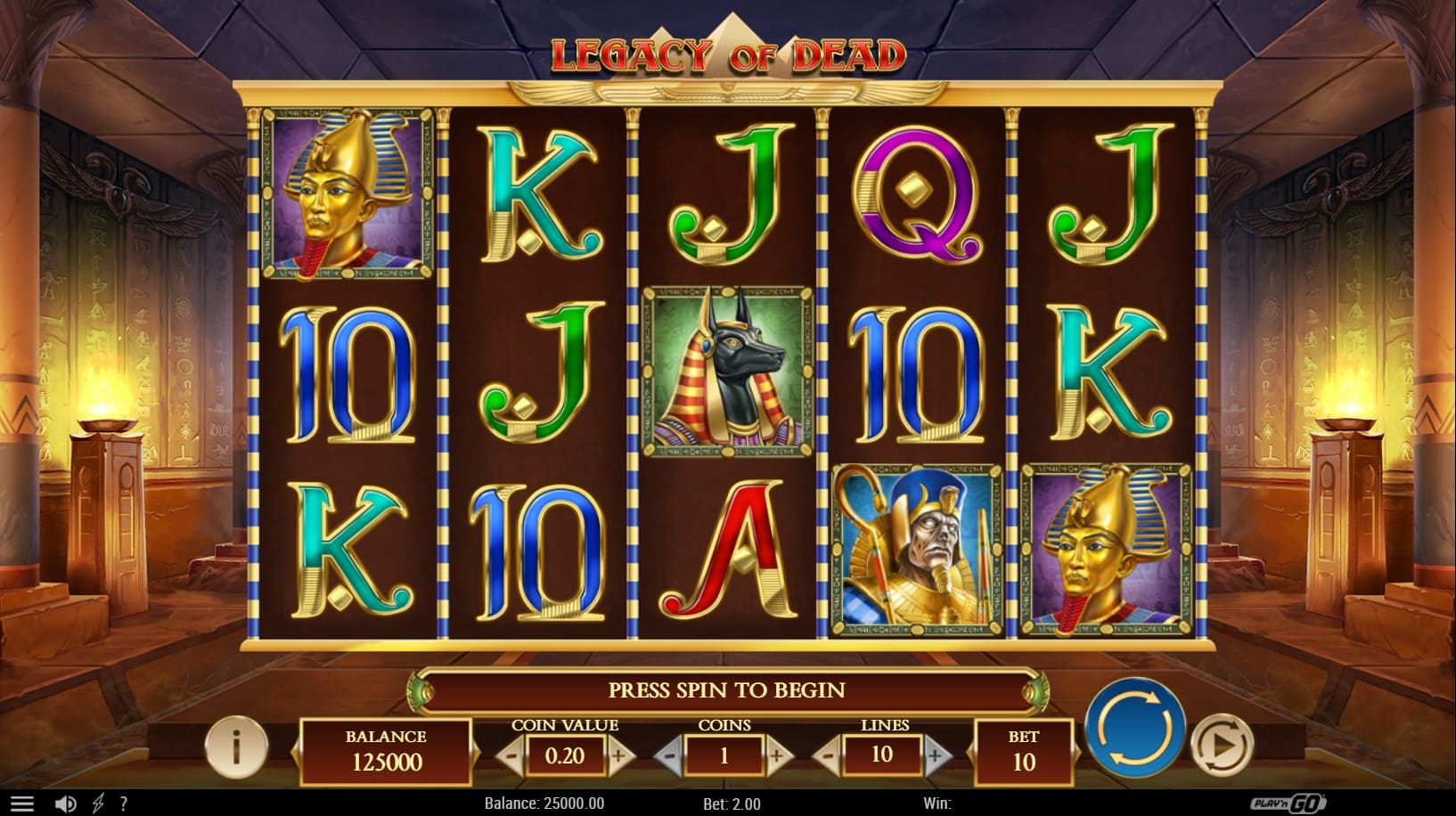Start auto play with the gold button

1222,742
